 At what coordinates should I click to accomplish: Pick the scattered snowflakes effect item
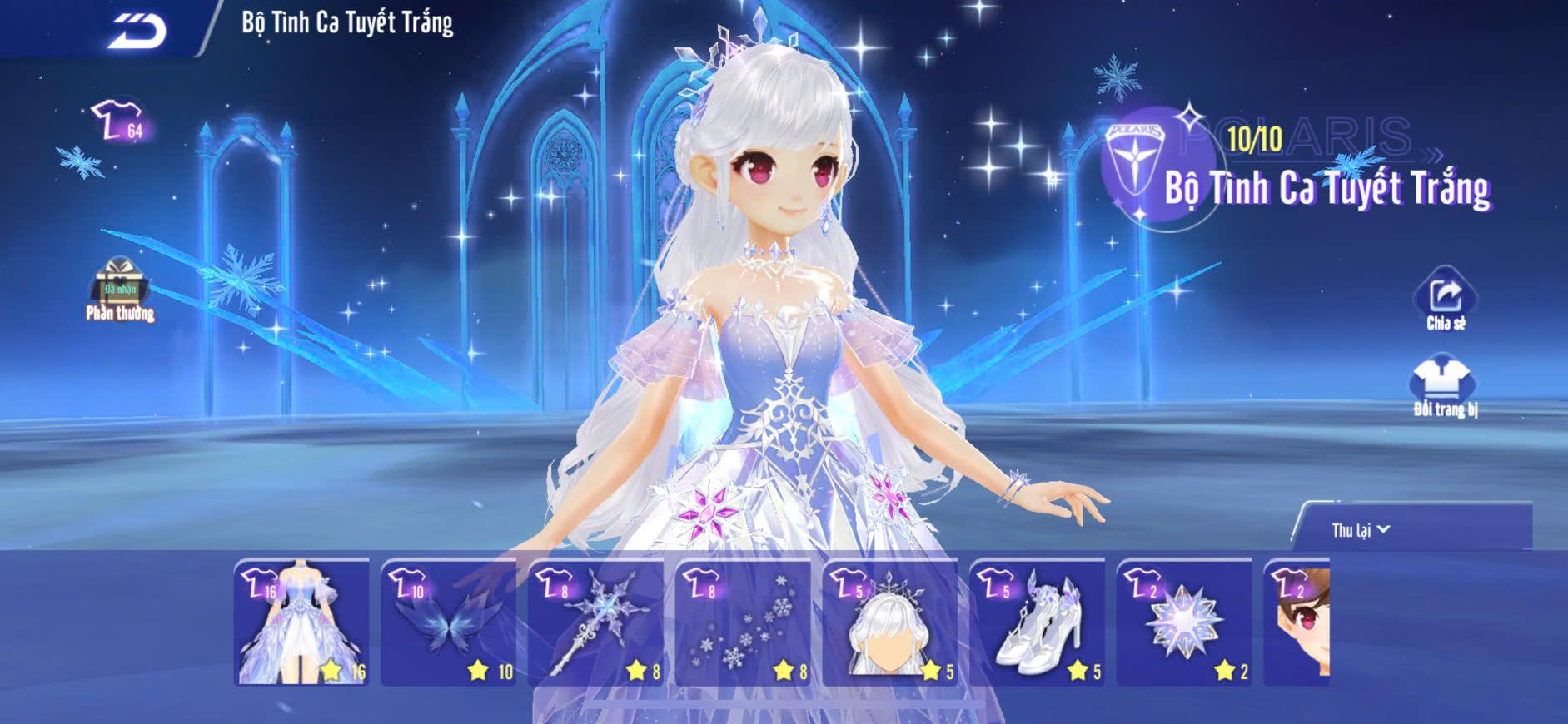click(x=743, y=622)
